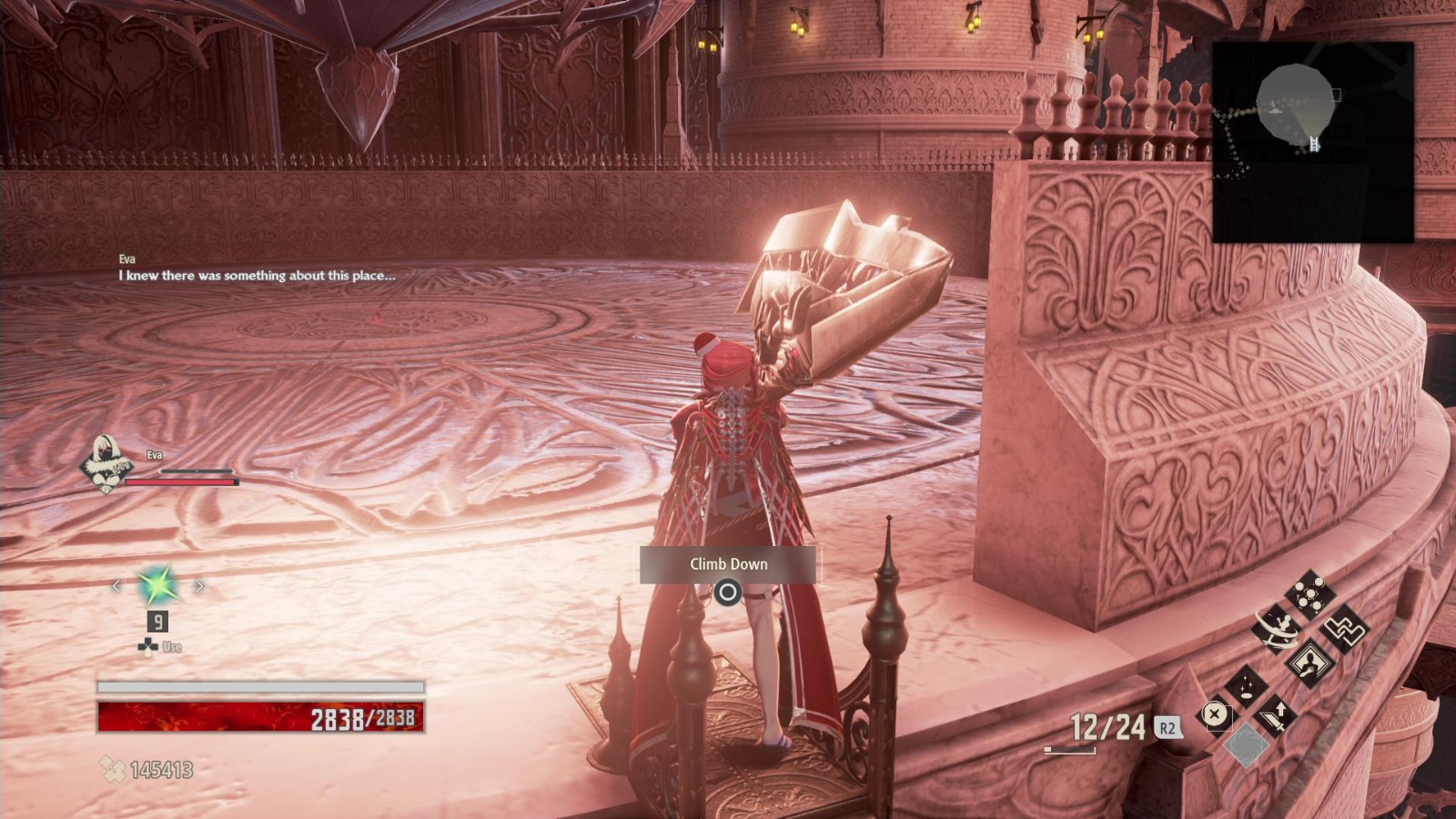This screenshot has width=1456, height=819.
Task: Click the grey swirl empty gift slot
Action: coord(1247,744)
